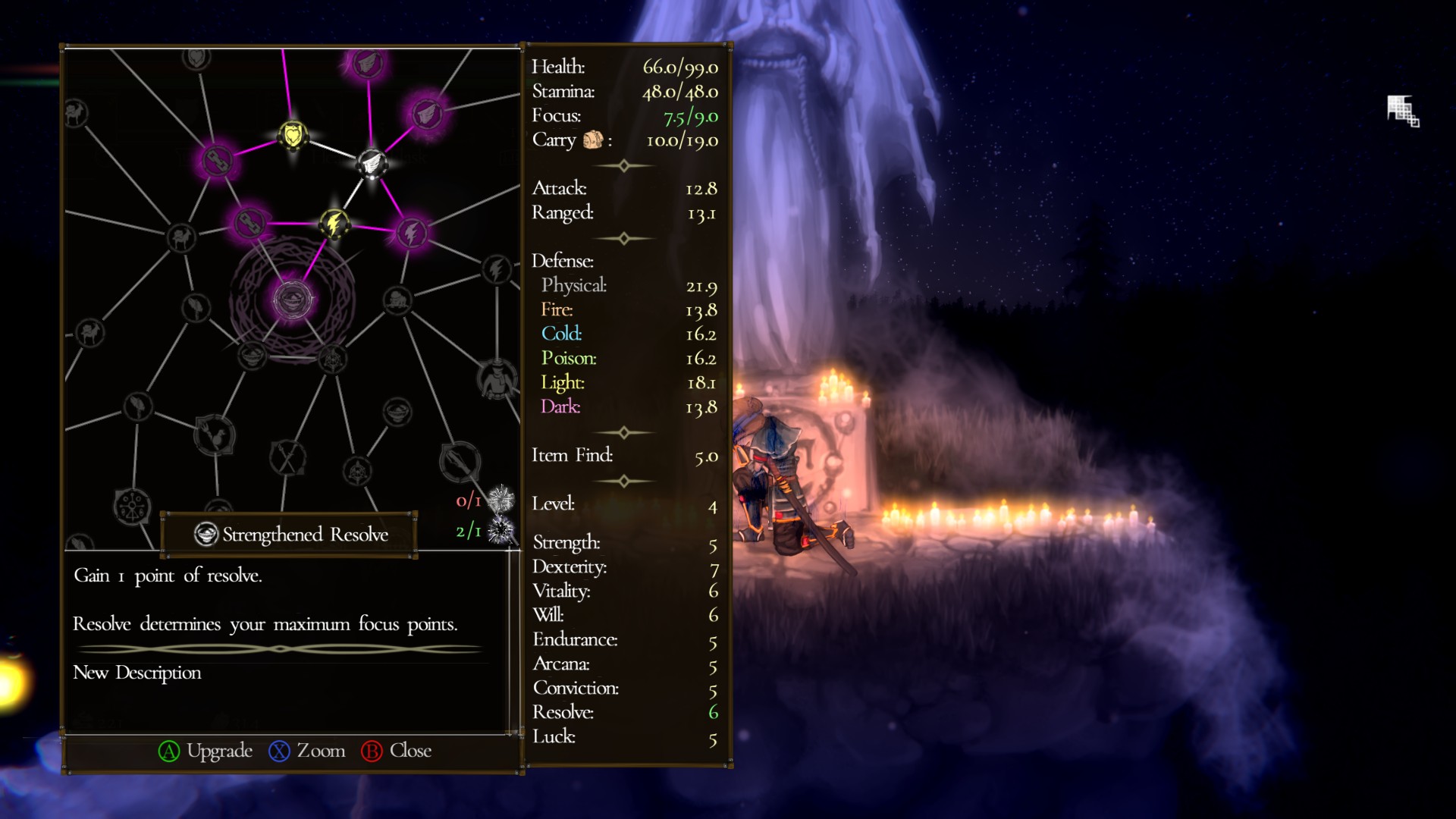Select the yellow heart shield skill node
This screenshot has width=1456, height=819.
293,136
